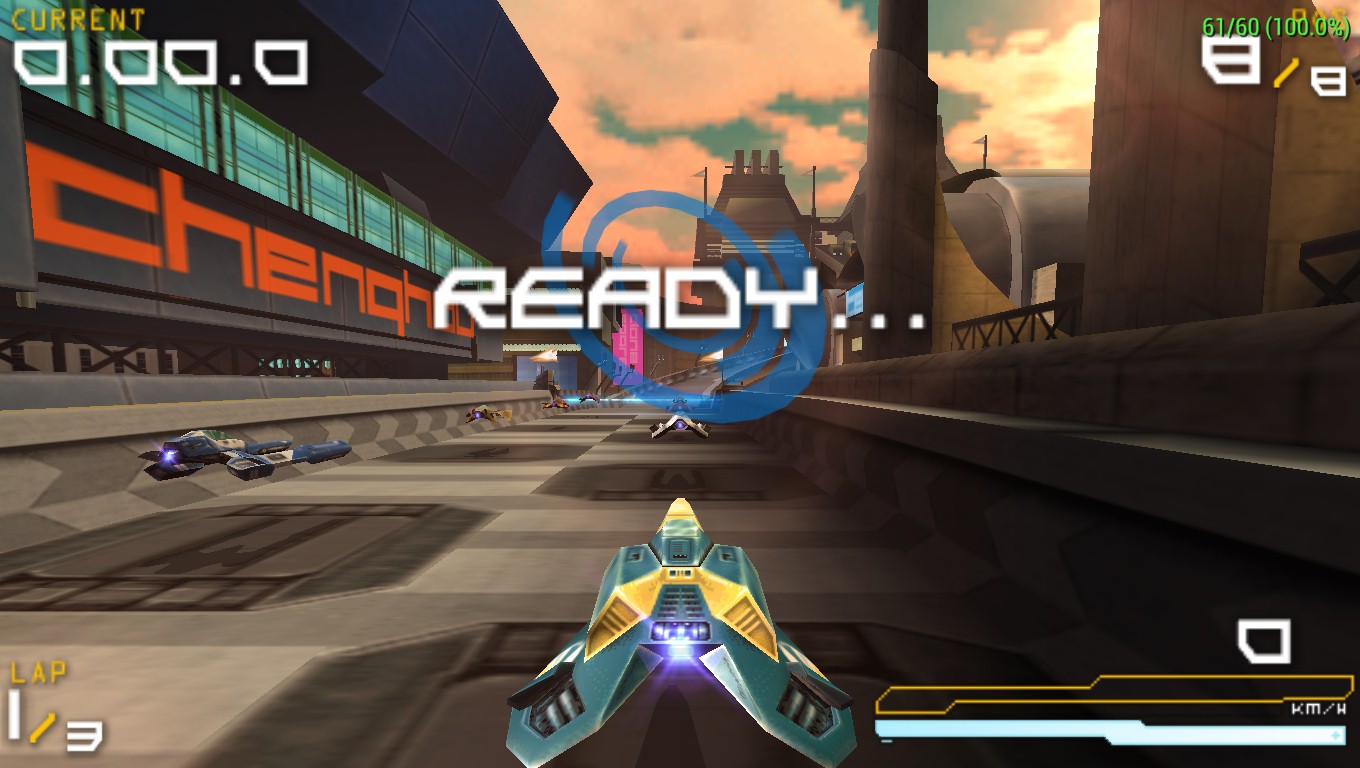Click the empty weapon pickup slot
1360x768 pixels.
(1264, 640)
